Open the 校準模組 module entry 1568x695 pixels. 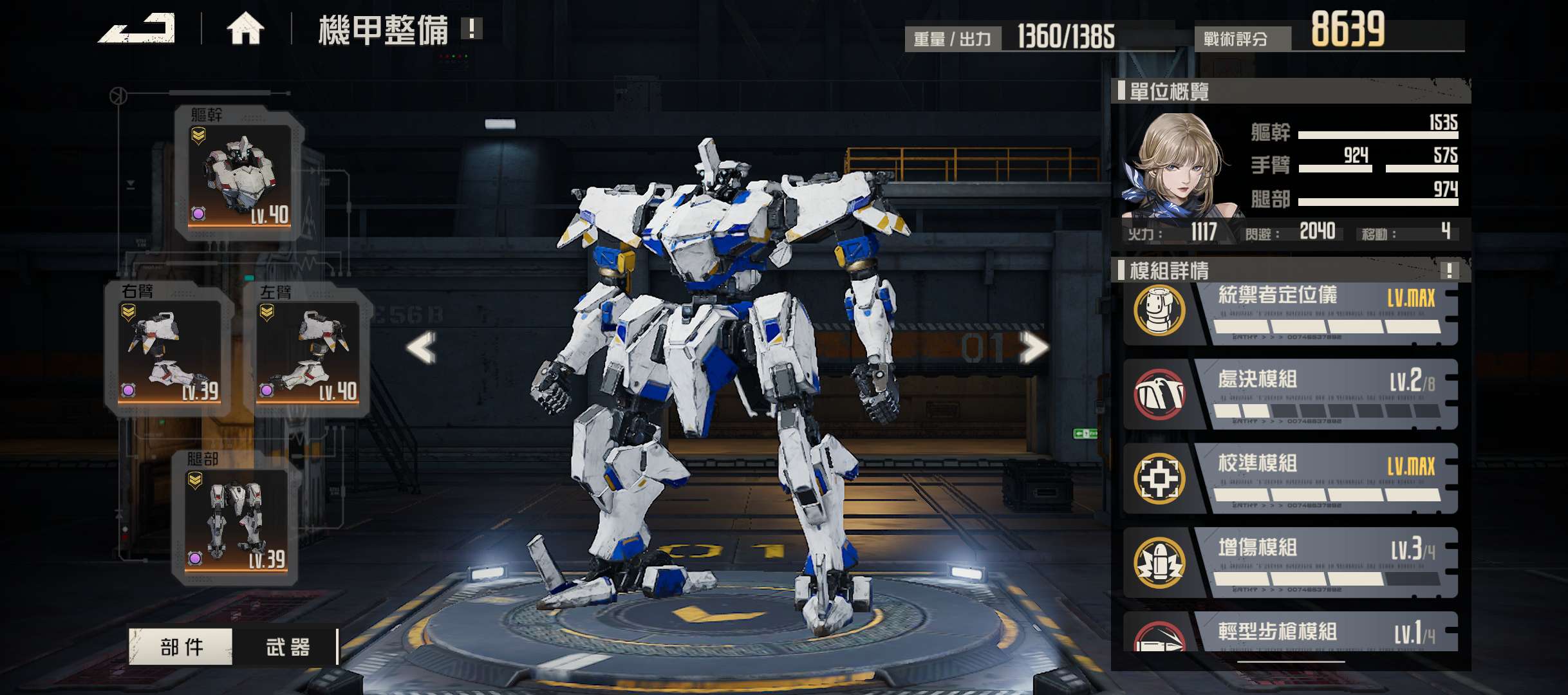tap(1290, 478)
